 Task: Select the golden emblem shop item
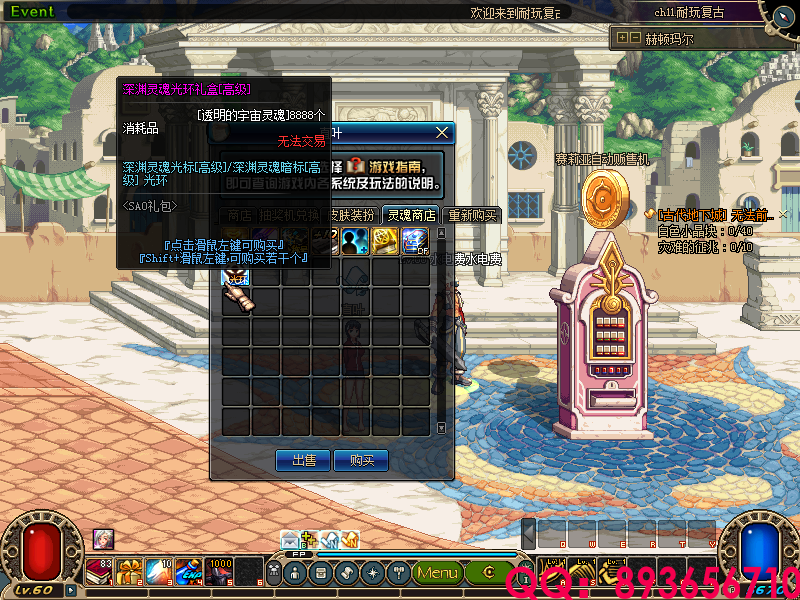385,242
